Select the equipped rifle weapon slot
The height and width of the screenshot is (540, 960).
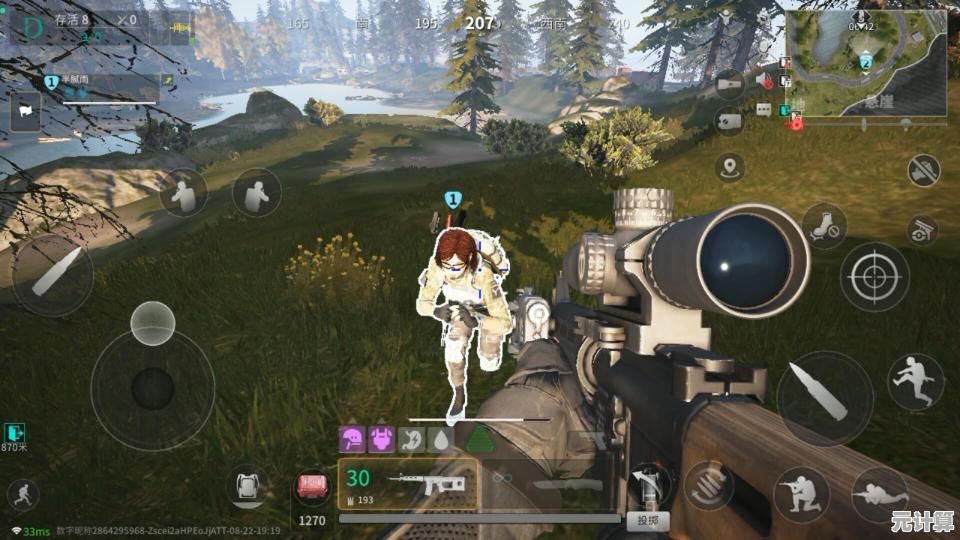point(408,484)
